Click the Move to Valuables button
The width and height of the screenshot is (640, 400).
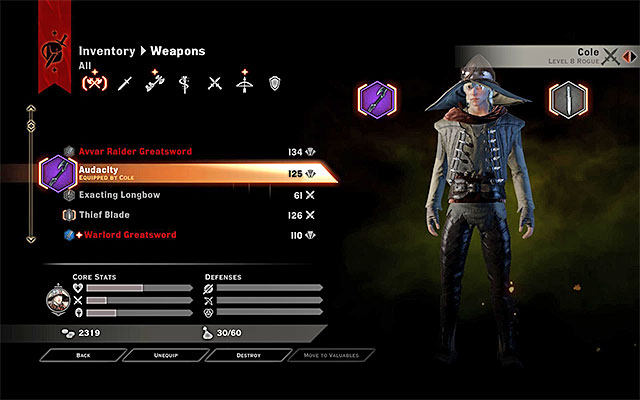pos(330,354)
